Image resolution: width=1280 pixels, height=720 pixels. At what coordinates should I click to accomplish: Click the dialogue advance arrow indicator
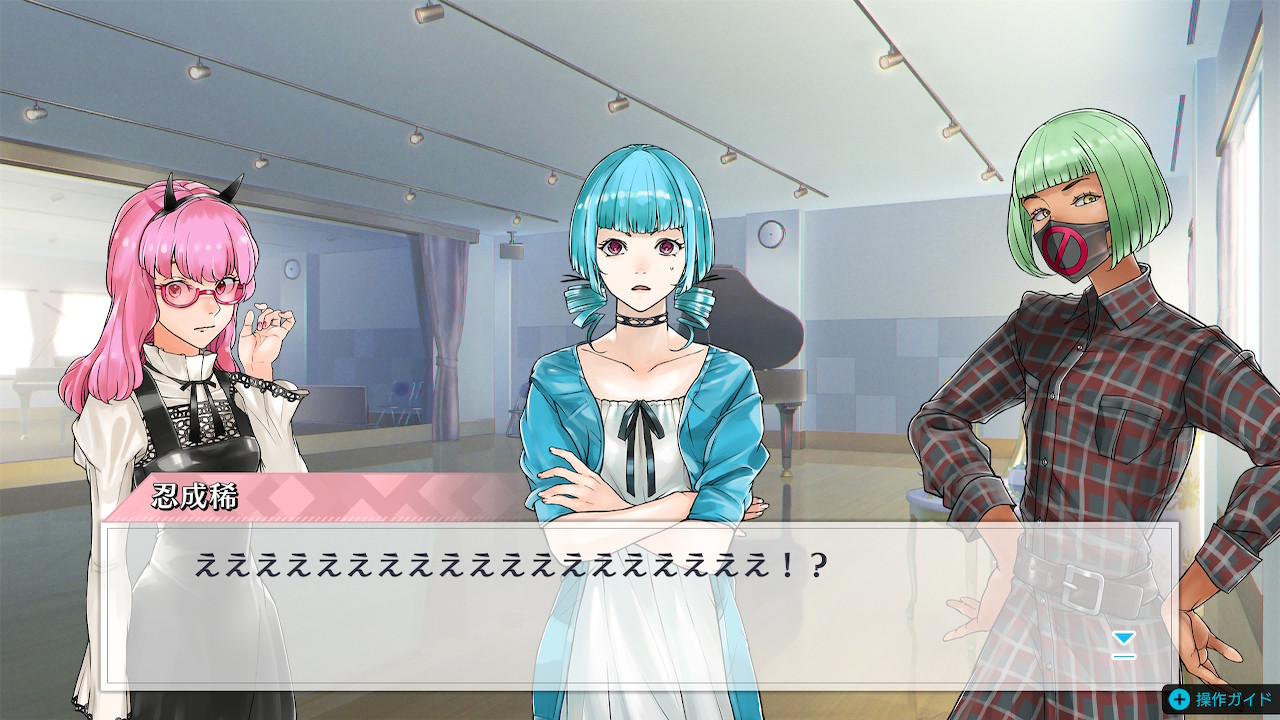(x=1124, y=643)
